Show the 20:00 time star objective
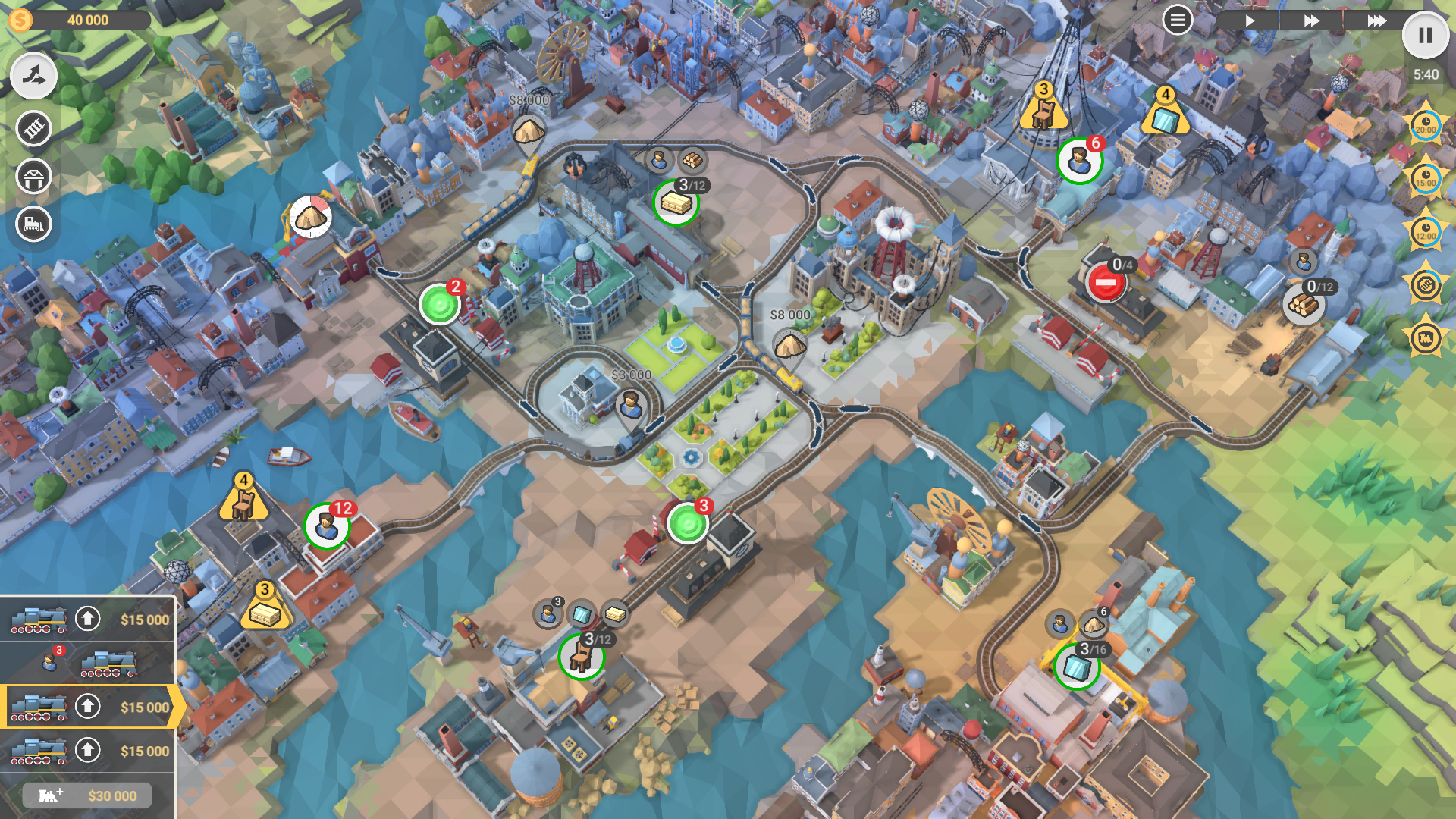 (x=1425, y=126)
